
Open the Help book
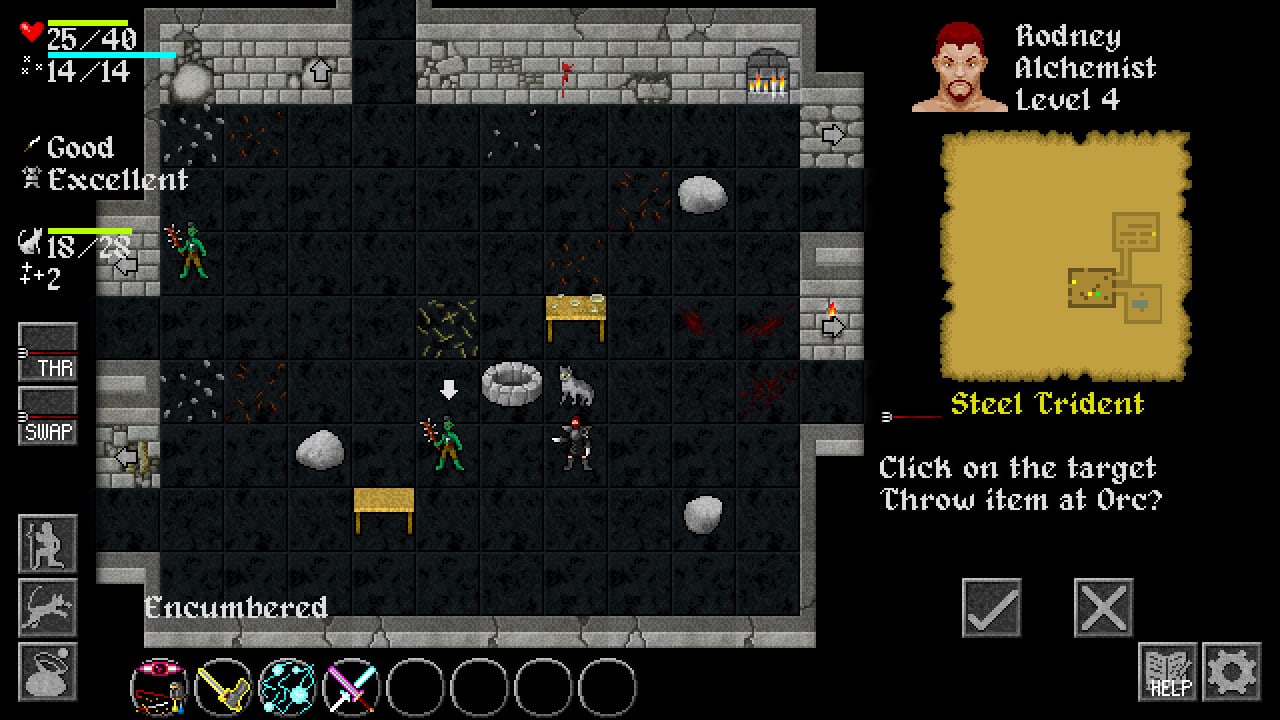coord(1167,671)
